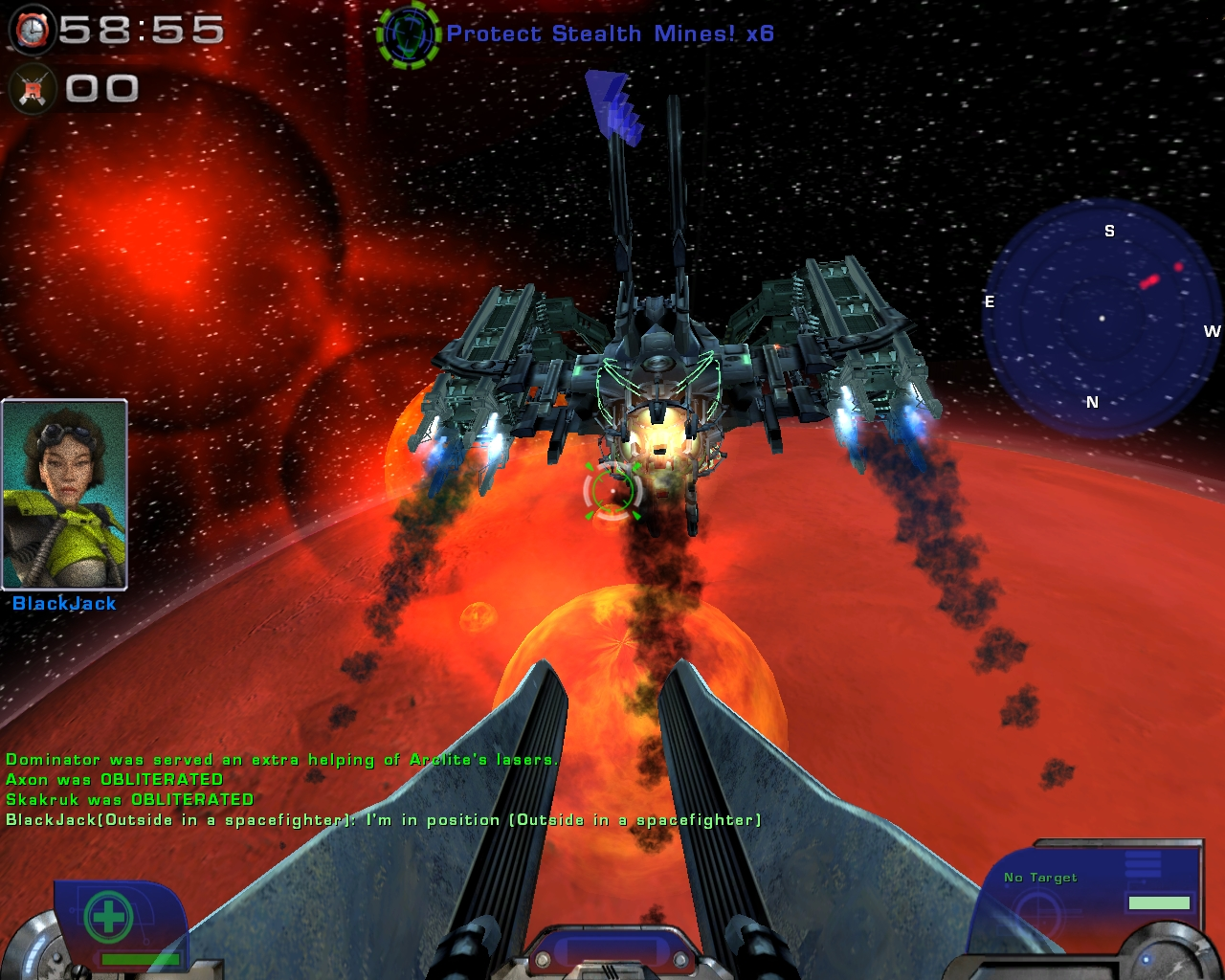The height and width of the screenshot is (980, 1225).
Task: Click the green objective shield emblem
Action: [410, 32]
